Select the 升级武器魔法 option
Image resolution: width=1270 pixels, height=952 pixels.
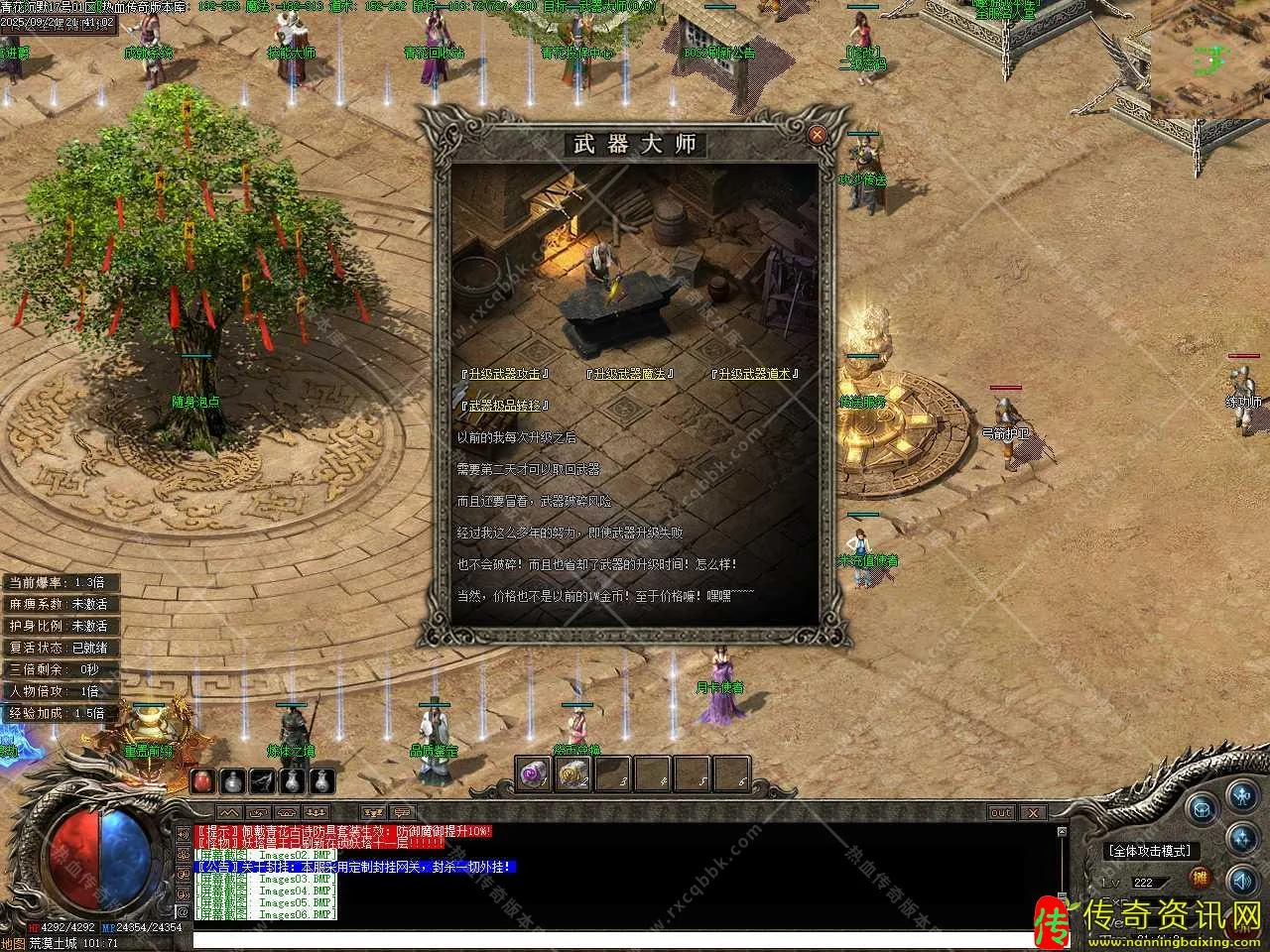pyautogui.click(x=630, y=374)
